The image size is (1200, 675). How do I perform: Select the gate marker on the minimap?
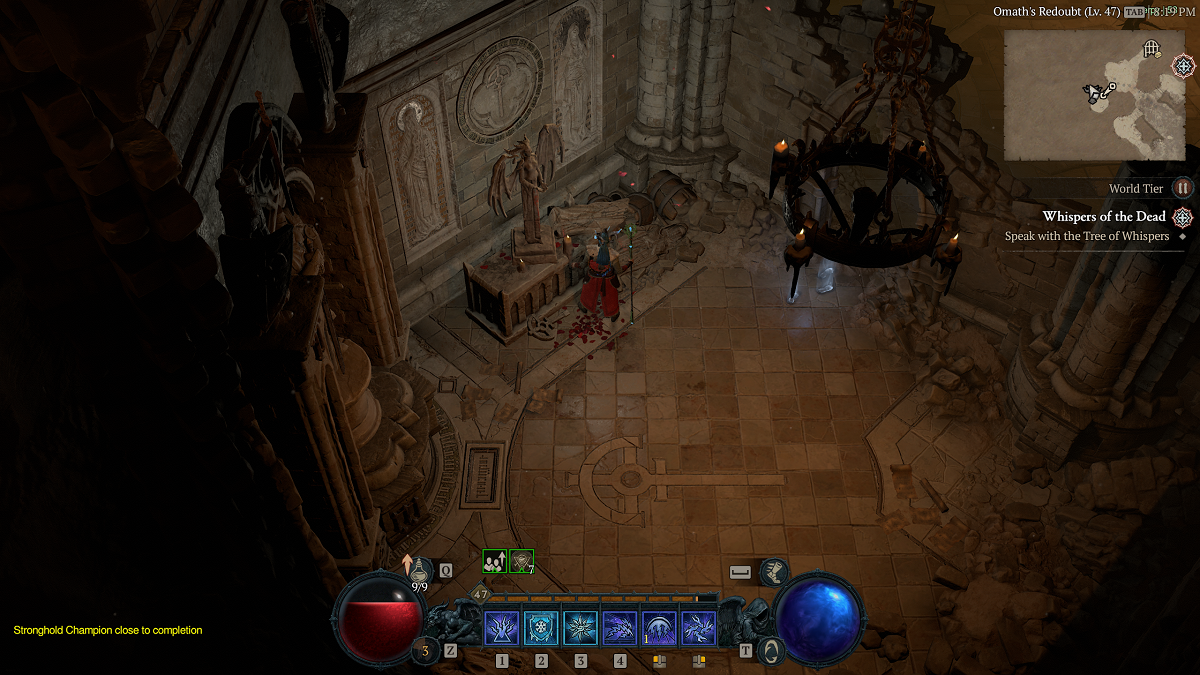[x=1152, y=48]
